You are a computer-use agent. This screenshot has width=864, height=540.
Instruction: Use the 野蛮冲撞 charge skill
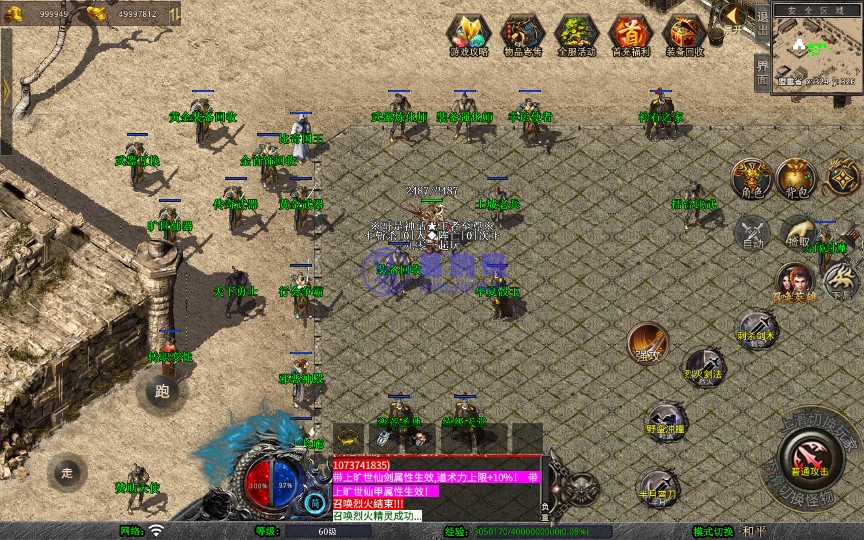pyautogui.click(x=665, y=422)
